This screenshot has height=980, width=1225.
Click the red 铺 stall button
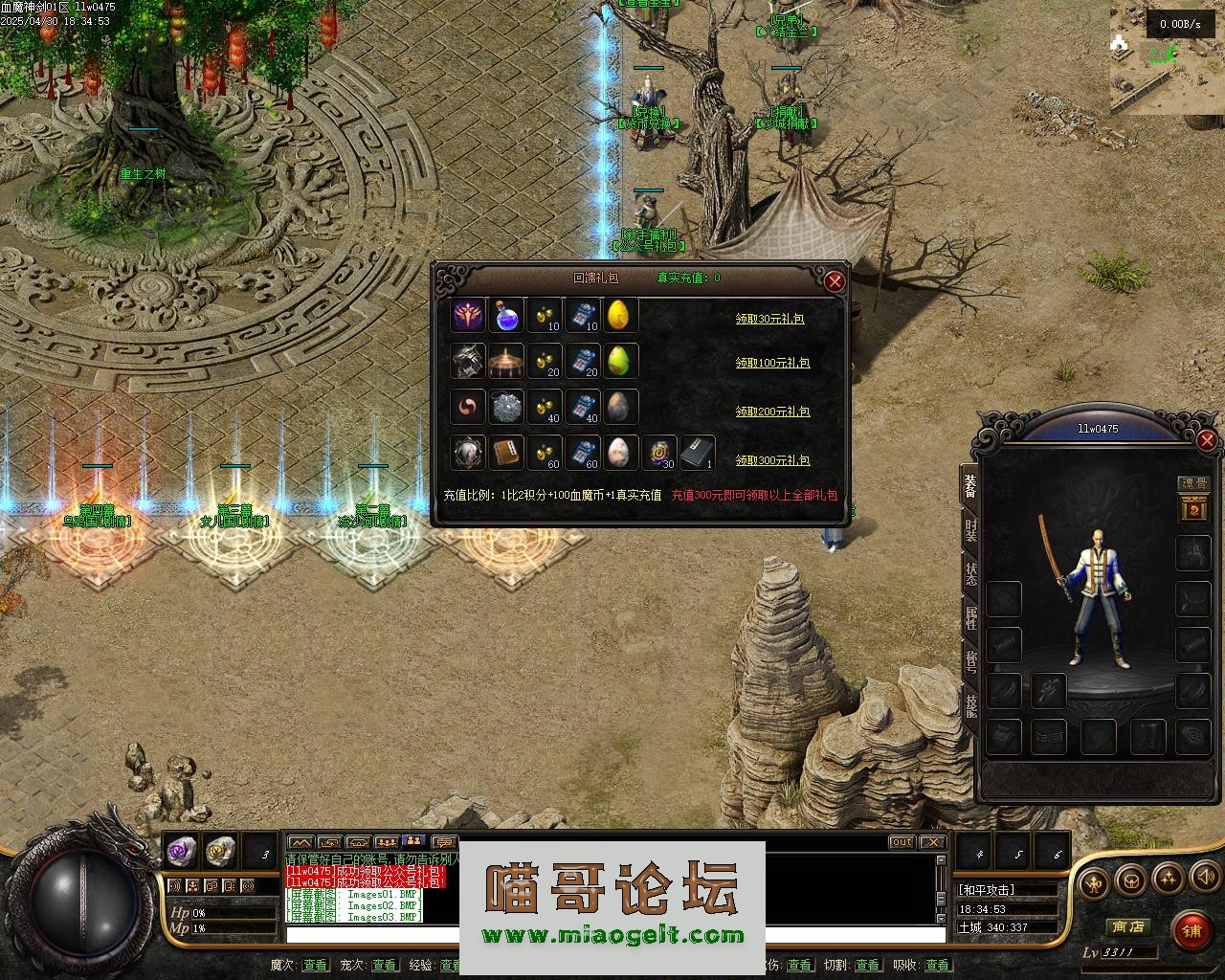[1190, 928]
